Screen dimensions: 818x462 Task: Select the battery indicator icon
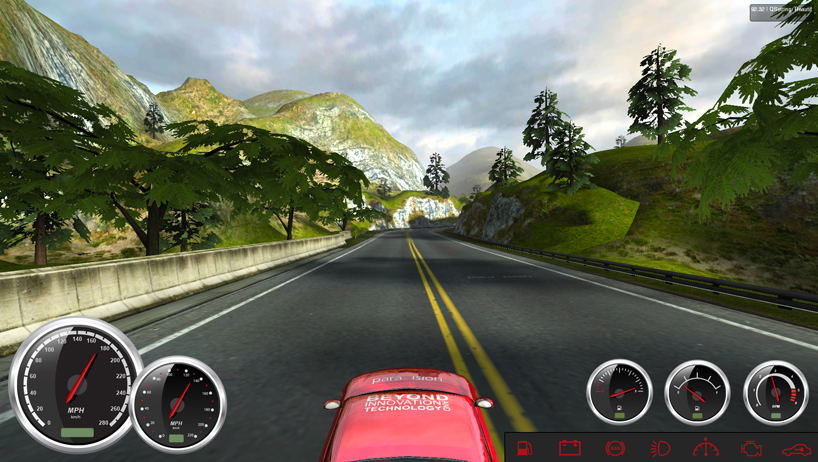click(x=569, y=448)
